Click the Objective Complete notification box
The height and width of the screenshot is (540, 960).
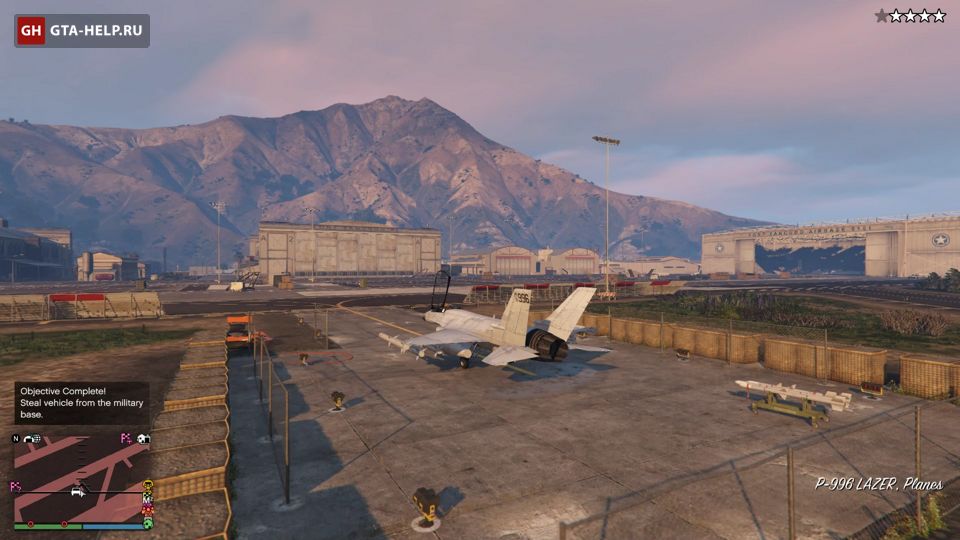click(81, 403)
